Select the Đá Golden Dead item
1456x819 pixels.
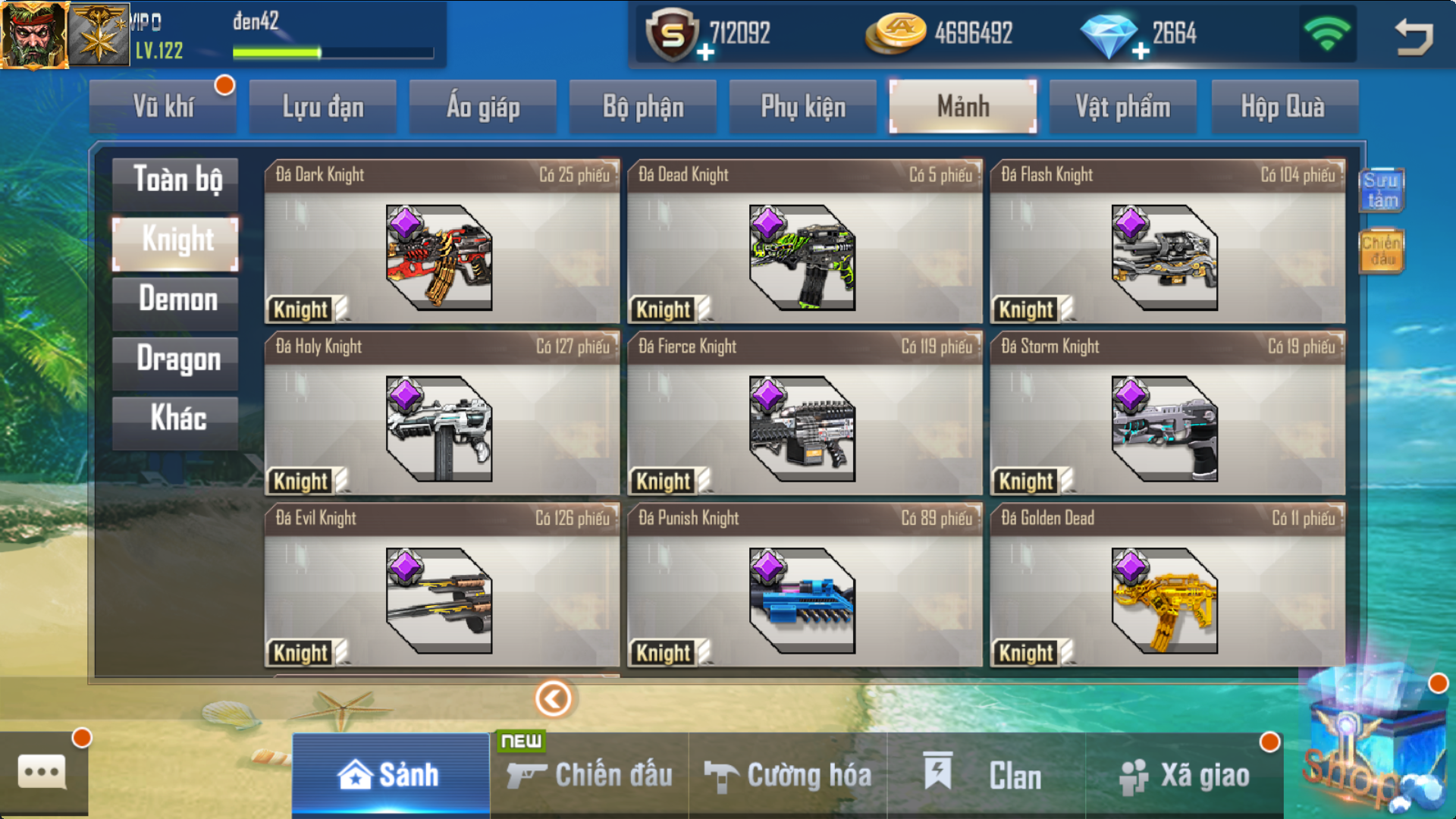(1167, 585)
